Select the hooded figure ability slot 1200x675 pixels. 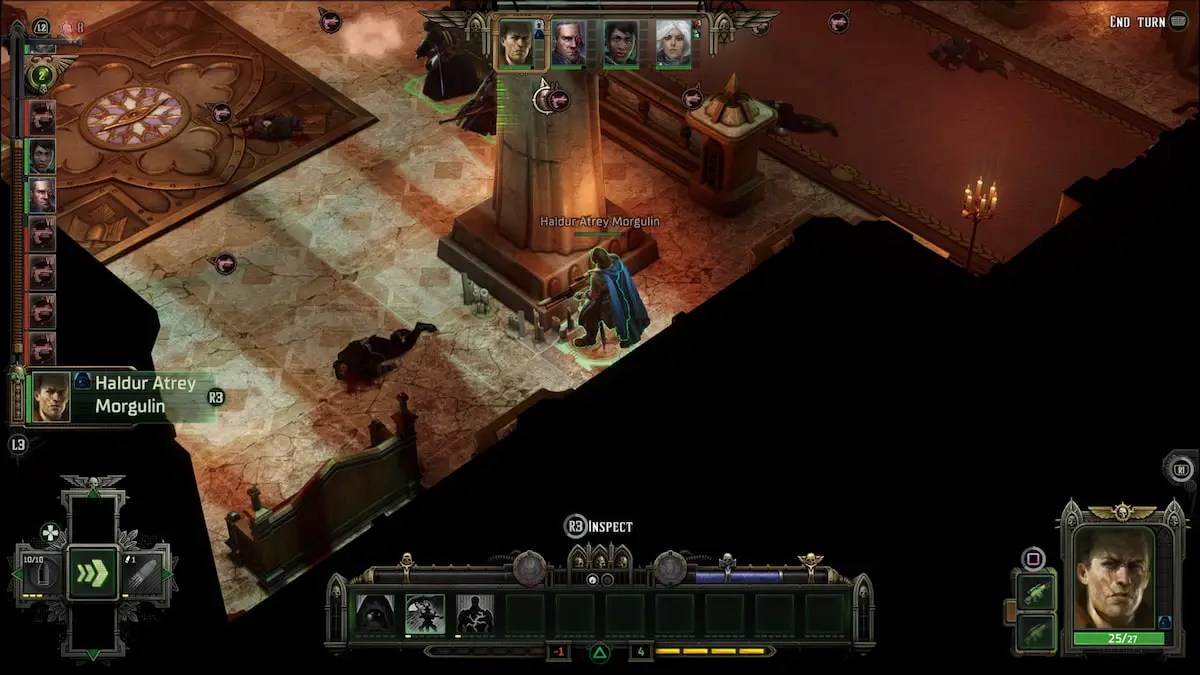coord(375,614)
